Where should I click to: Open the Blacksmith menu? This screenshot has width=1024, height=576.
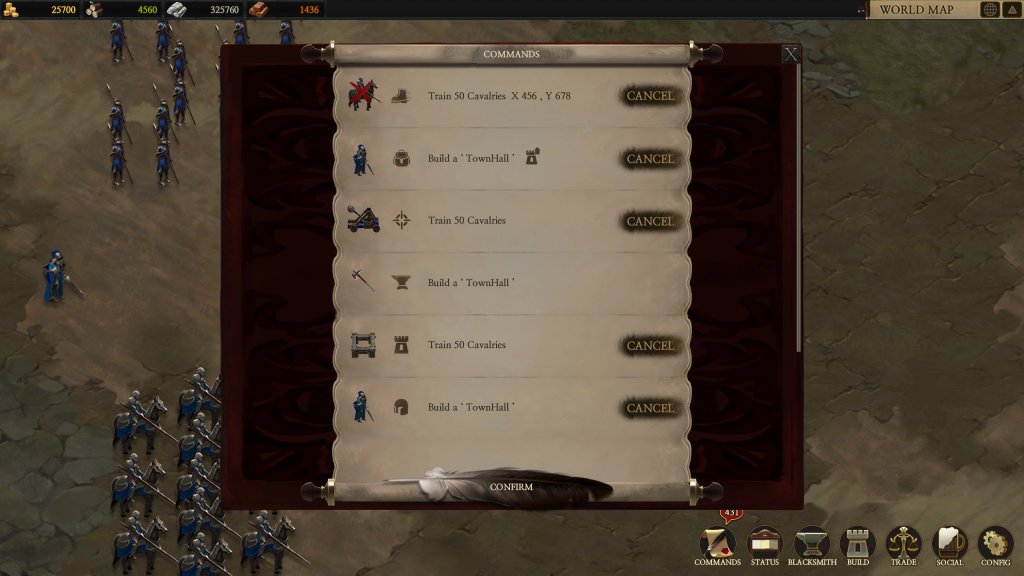(812, 545)
